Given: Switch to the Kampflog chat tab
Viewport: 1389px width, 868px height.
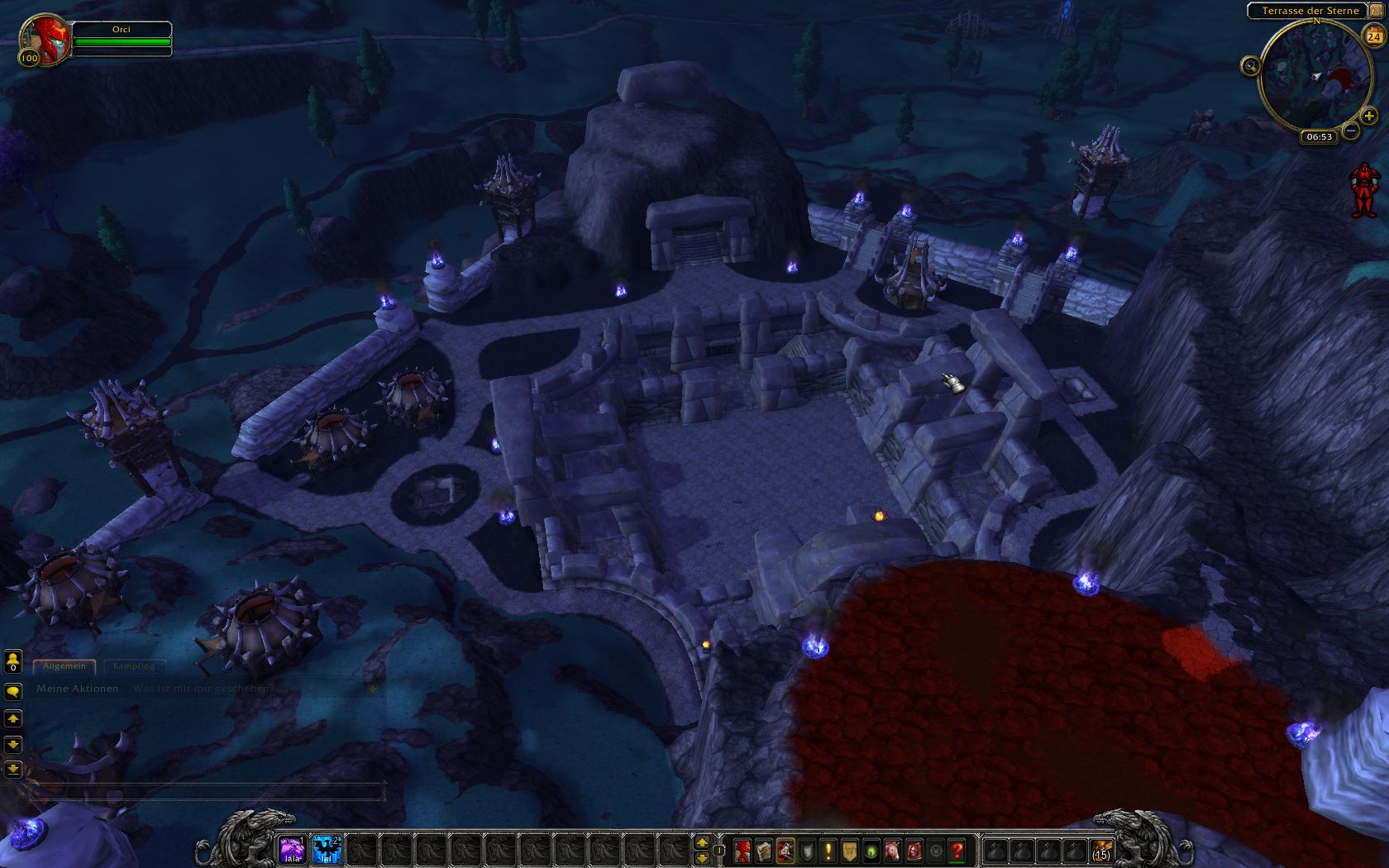Looking at the screenshot, I should (134, 666).
